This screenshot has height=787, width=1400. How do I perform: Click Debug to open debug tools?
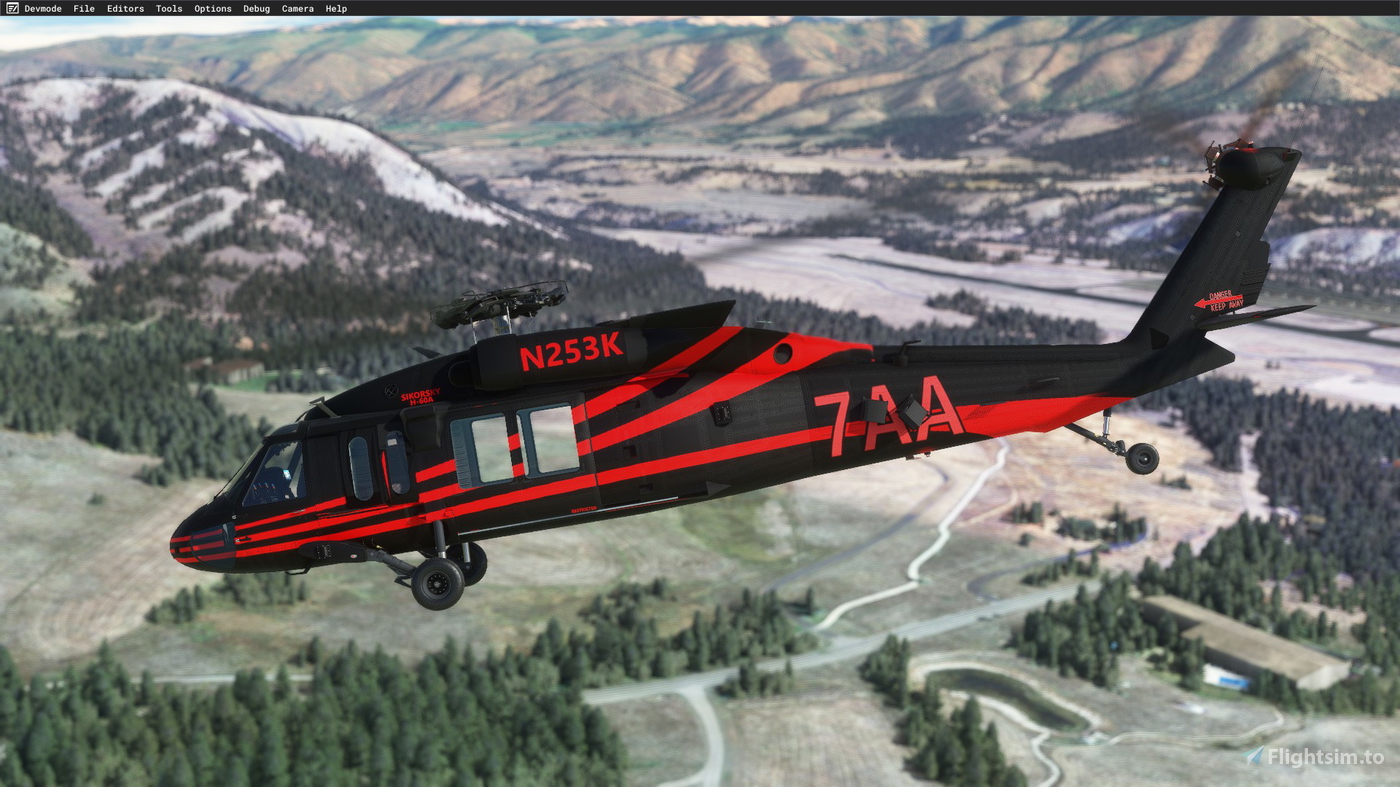tap(256, 8)
